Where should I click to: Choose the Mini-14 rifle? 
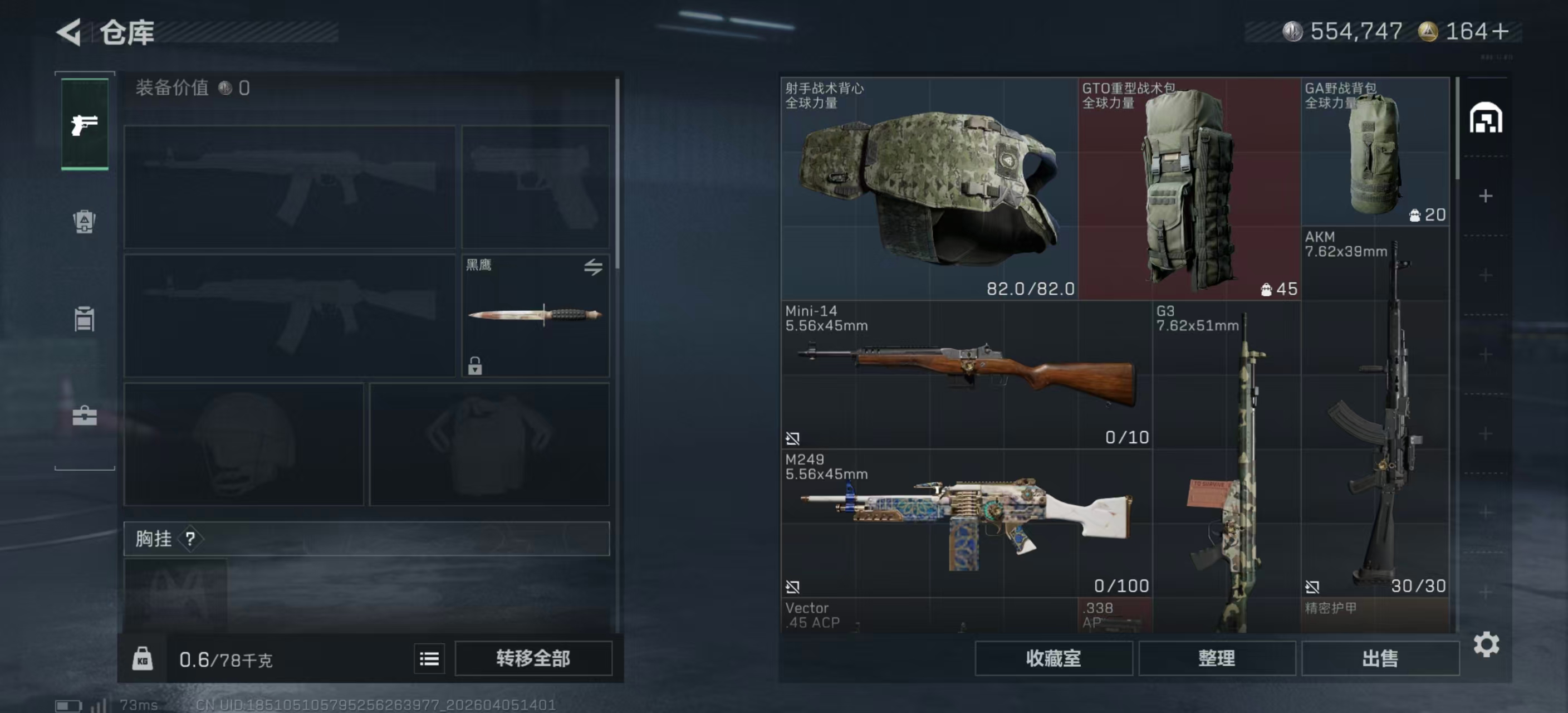(966, 375)
